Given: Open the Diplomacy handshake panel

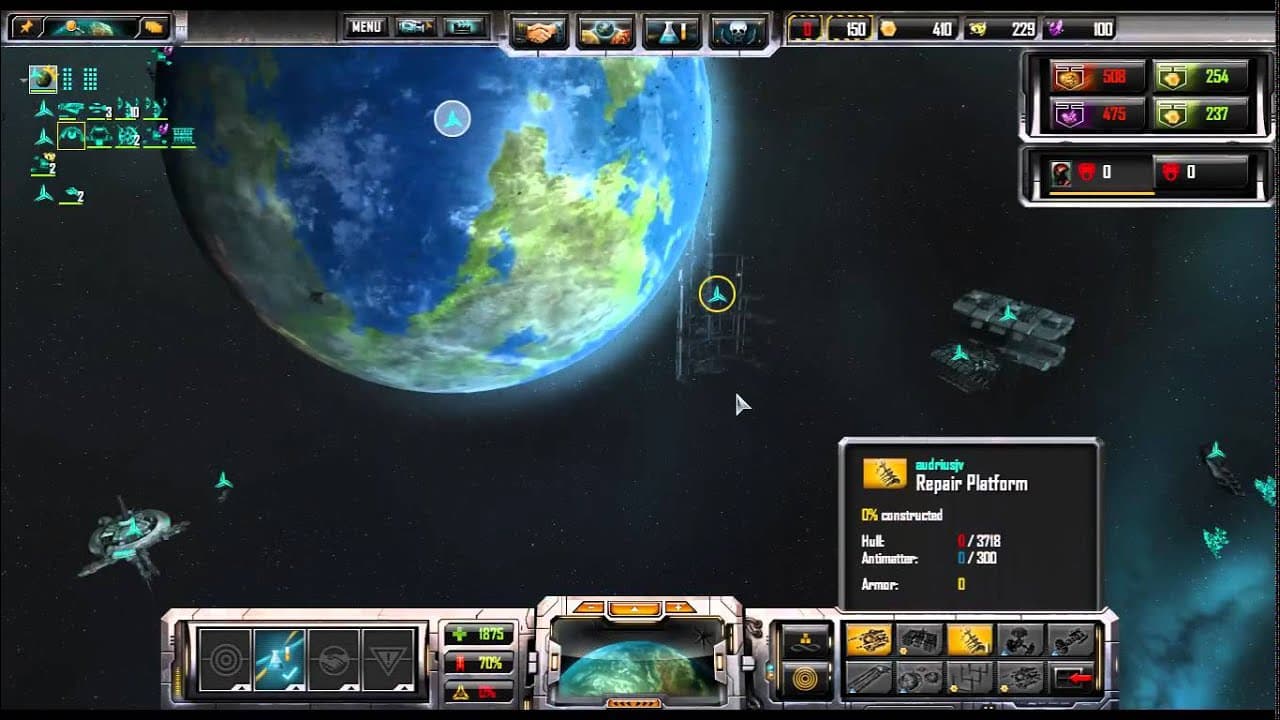Looking at the screenshot, I should pos(540,28).
